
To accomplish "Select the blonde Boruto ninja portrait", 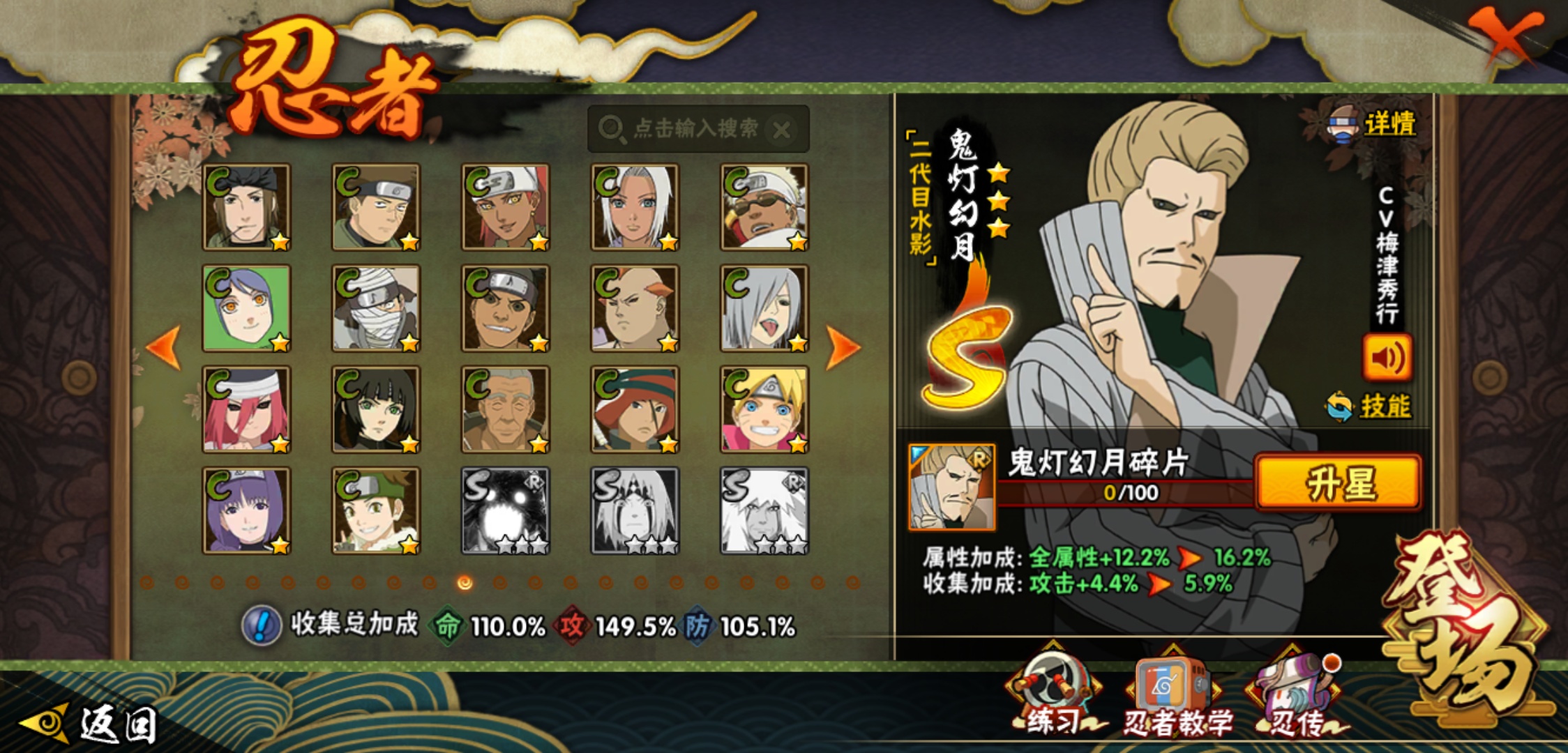I will [x=764, y=409].
